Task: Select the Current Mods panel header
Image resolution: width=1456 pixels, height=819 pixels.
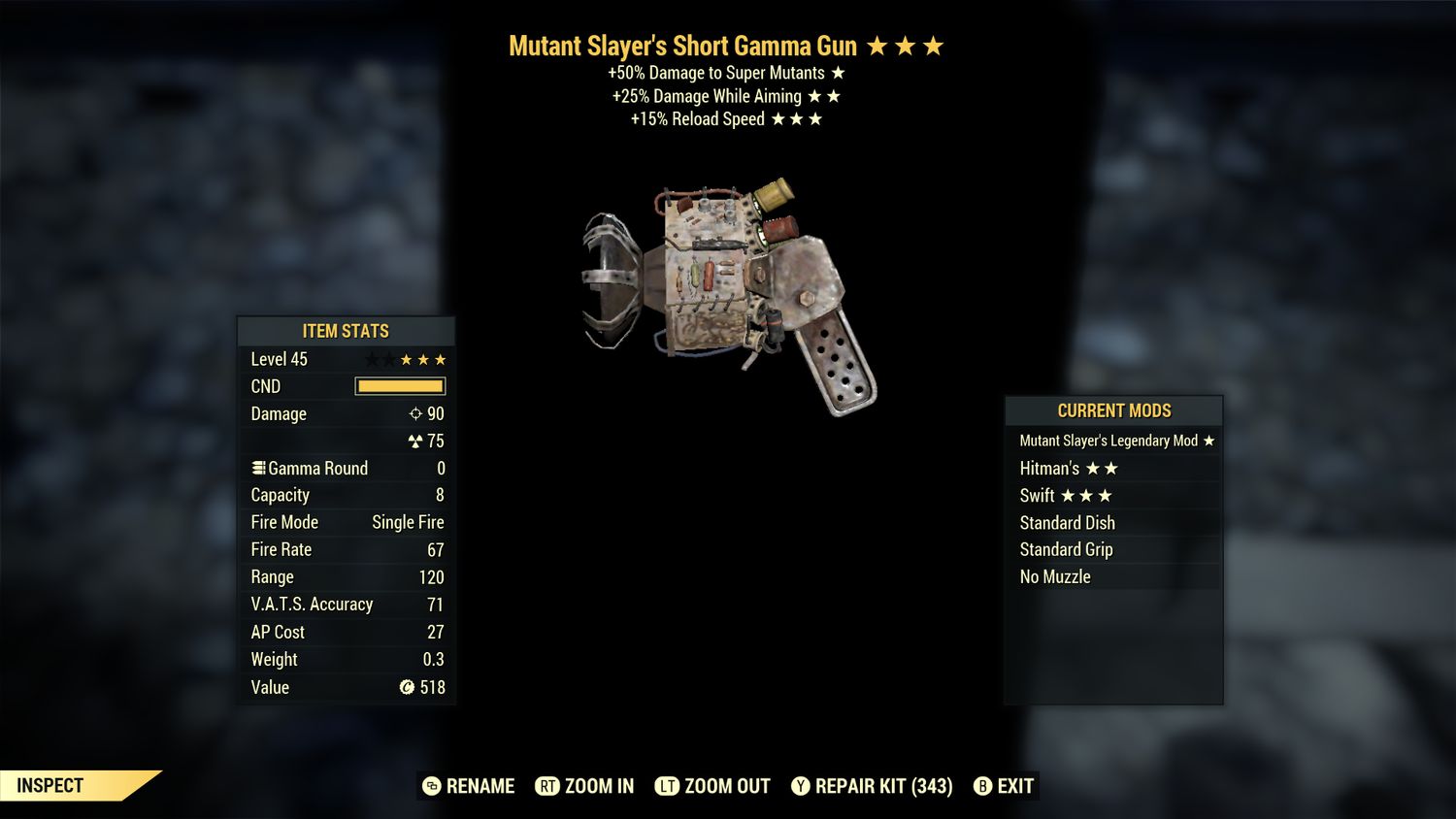Action: 1113,410
